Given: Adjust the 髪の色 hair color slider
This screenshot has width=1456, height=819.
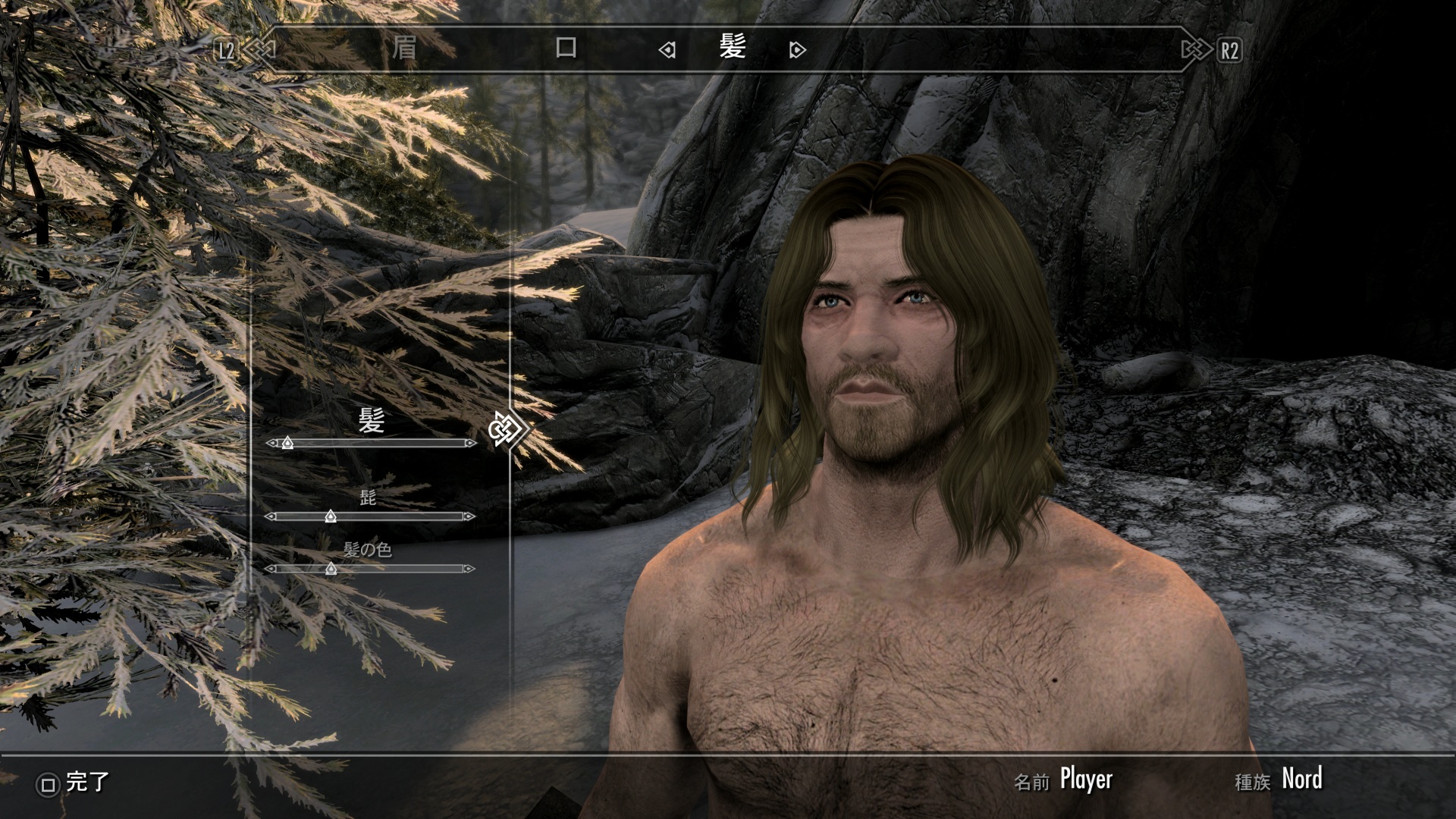Looking at the screenshot, I should pyautogui.click(x=331, y=569).
